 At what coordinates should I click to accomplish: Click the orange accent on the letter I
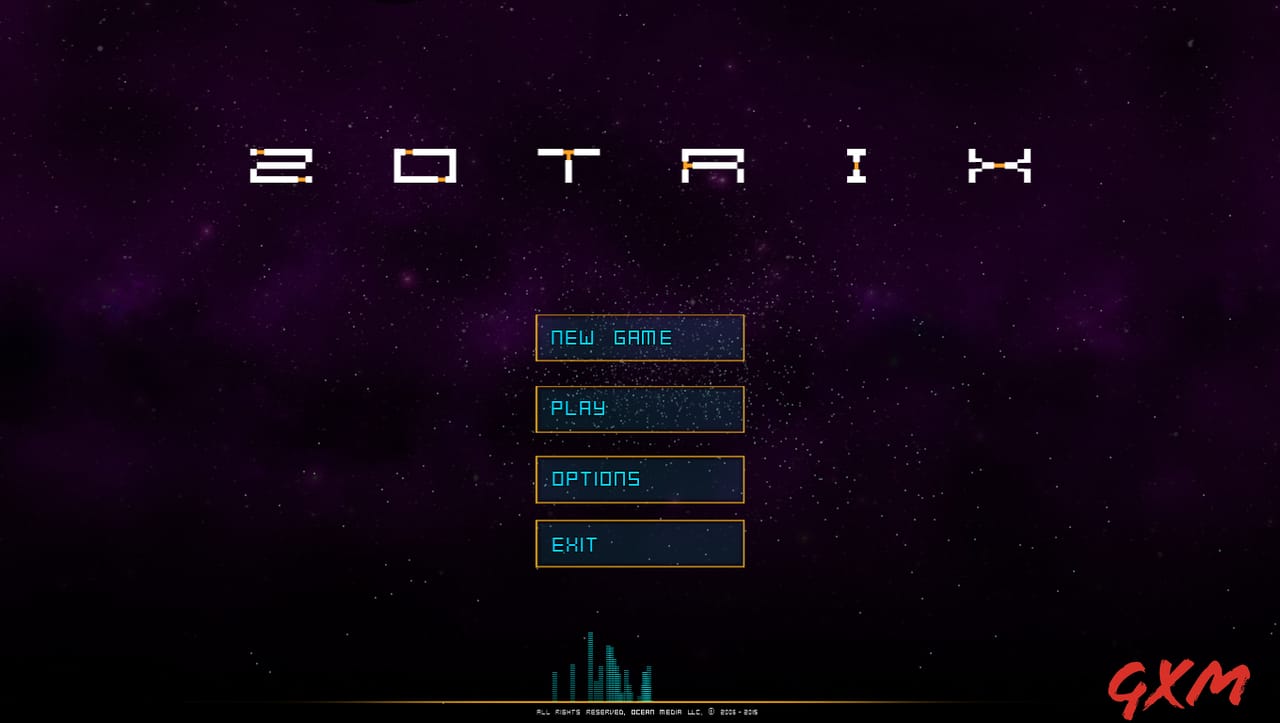(x=856, y=166)
